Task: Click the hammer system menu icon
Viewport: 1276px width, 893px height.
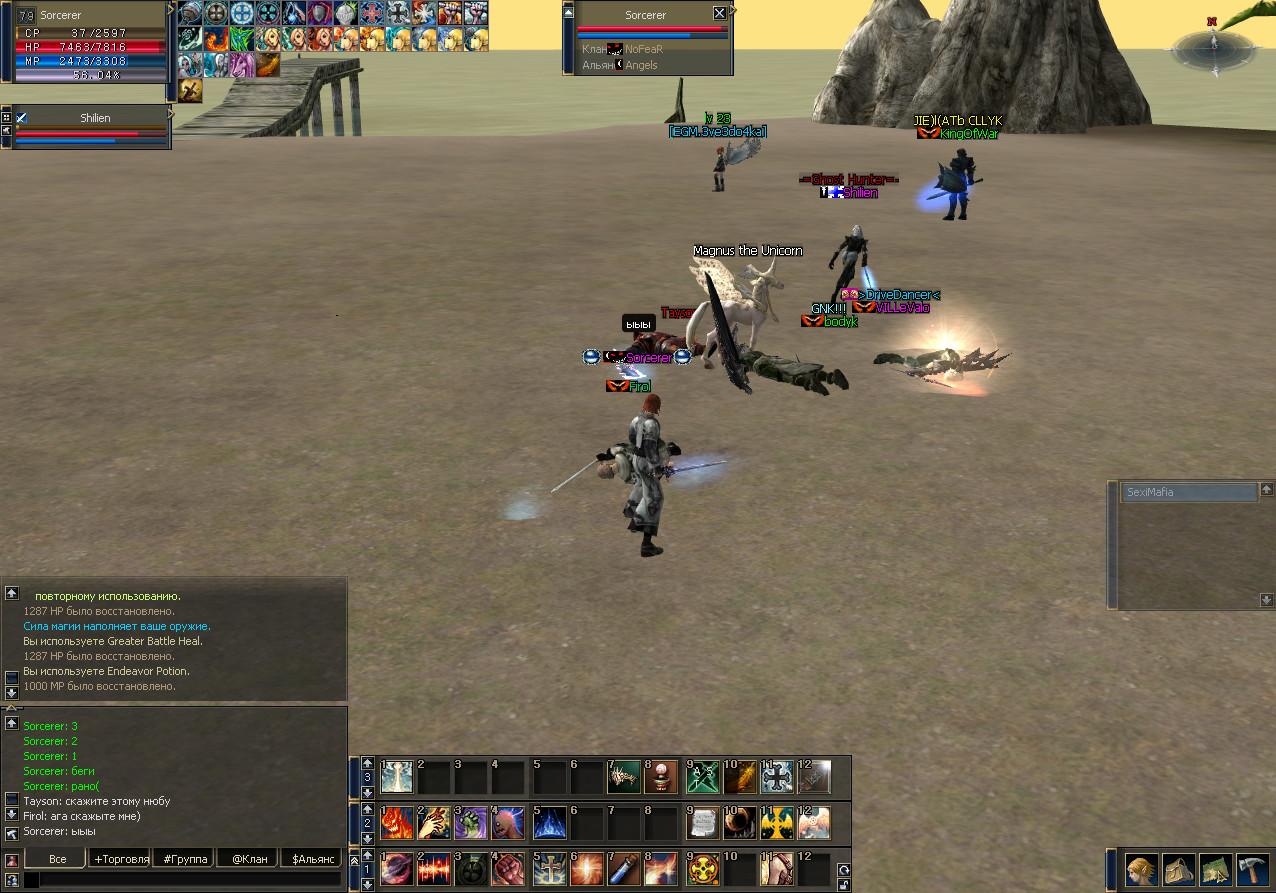Action: click(x=1252, y=869)
